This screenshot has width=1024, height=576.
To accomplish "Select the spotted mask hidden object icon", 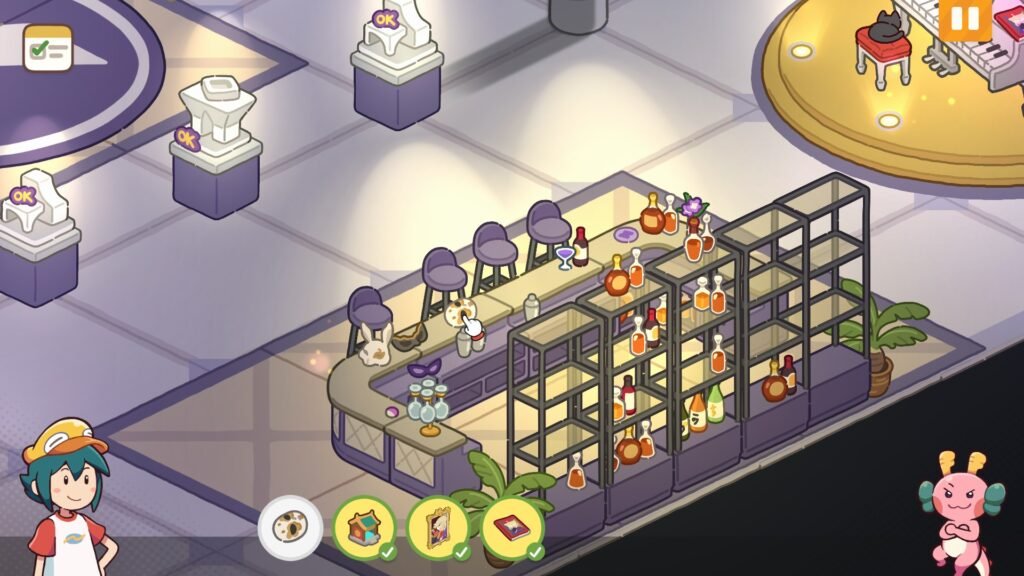I will [290, 527].
